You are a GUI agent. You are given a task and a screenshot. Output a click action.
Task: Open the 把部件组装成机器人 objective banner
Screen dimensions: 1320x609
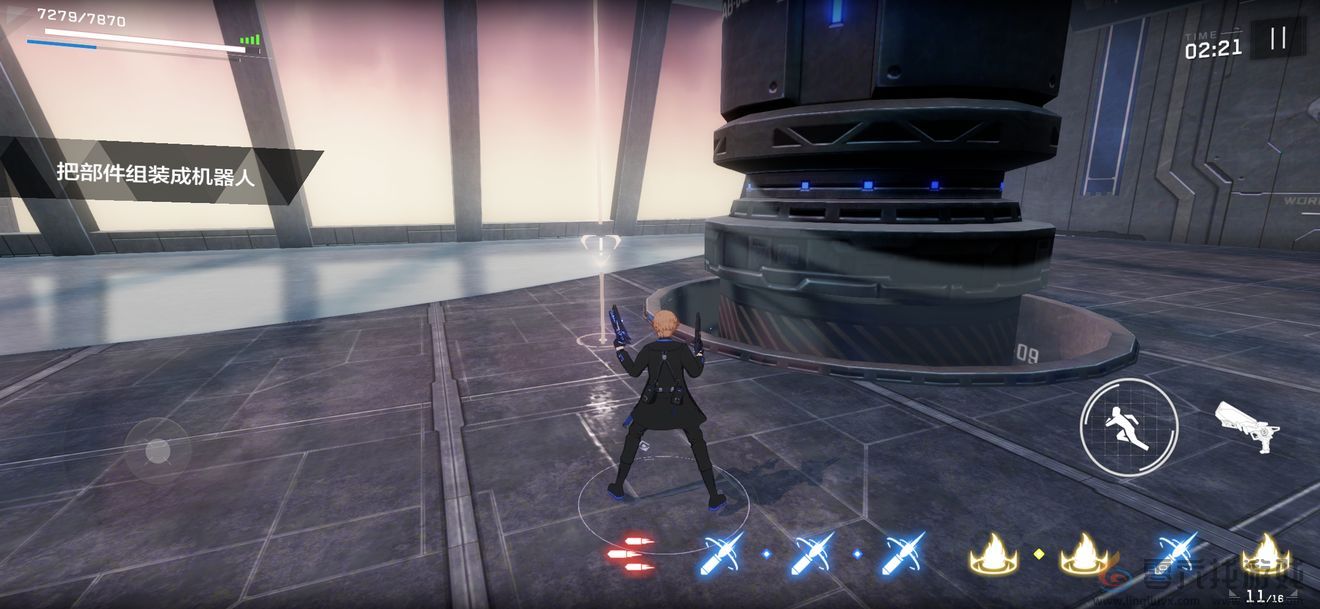157,177
